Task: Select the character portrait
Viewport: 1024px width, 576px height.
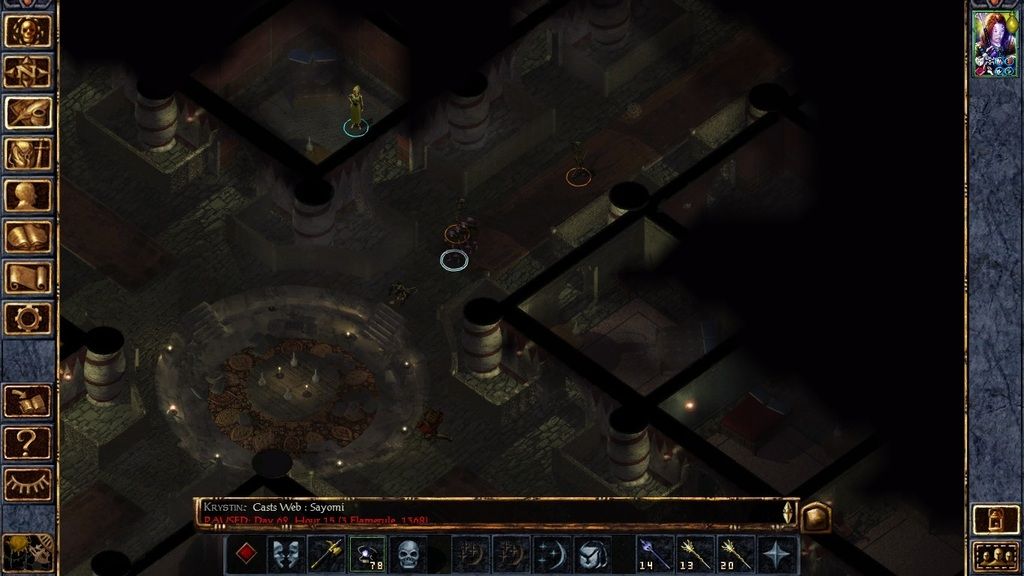Action: [x=995, y=45]
